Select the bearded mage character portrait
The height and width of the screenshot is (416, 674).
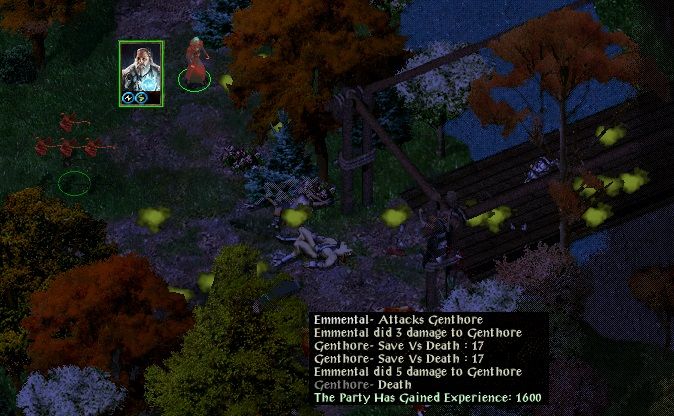click(140, 69)
